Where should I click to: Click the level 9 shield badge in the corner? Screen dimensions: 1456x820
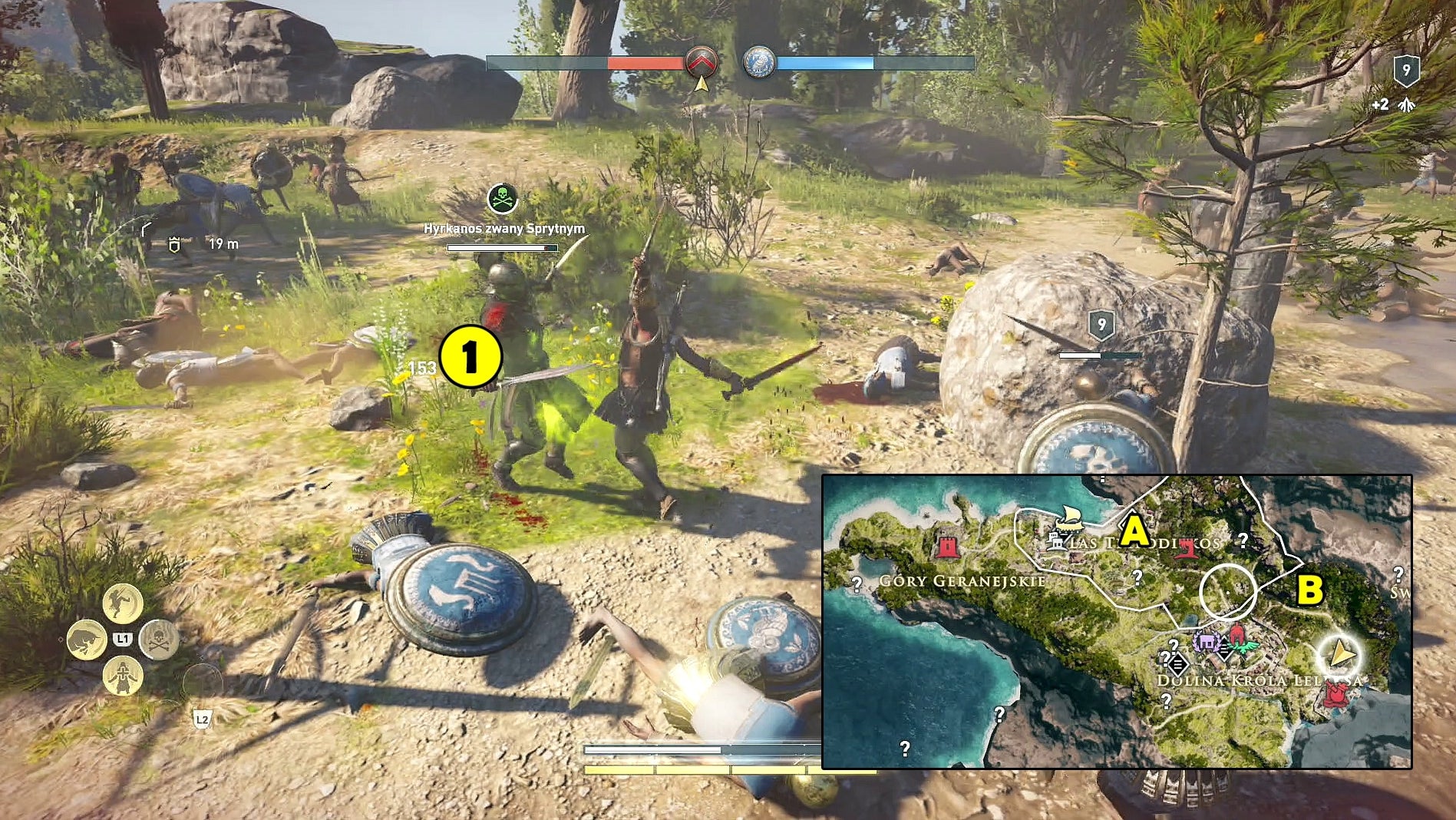pyautogui.click(x=1406, y=71)
